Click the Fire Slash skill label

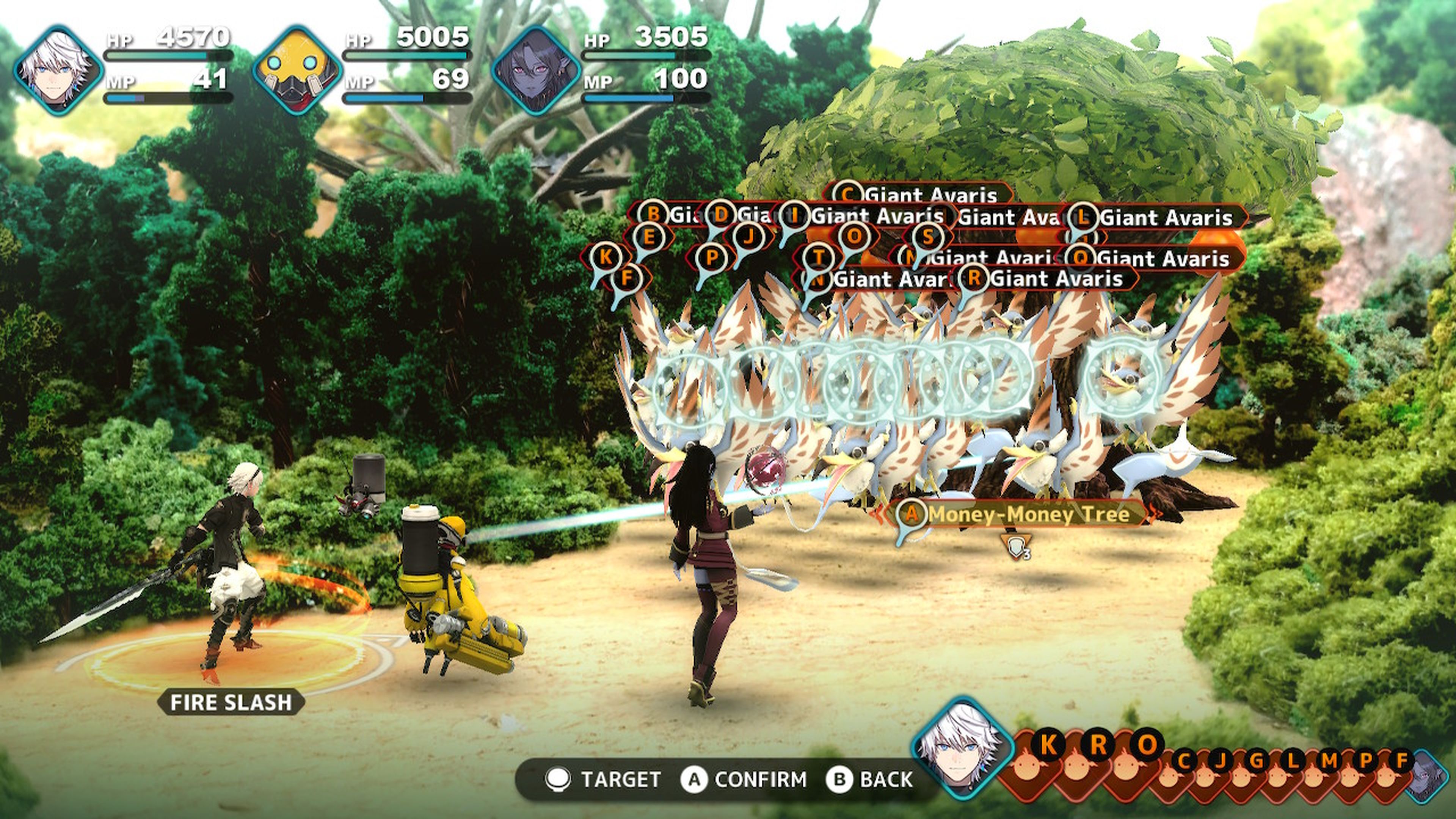click(231, 703)
